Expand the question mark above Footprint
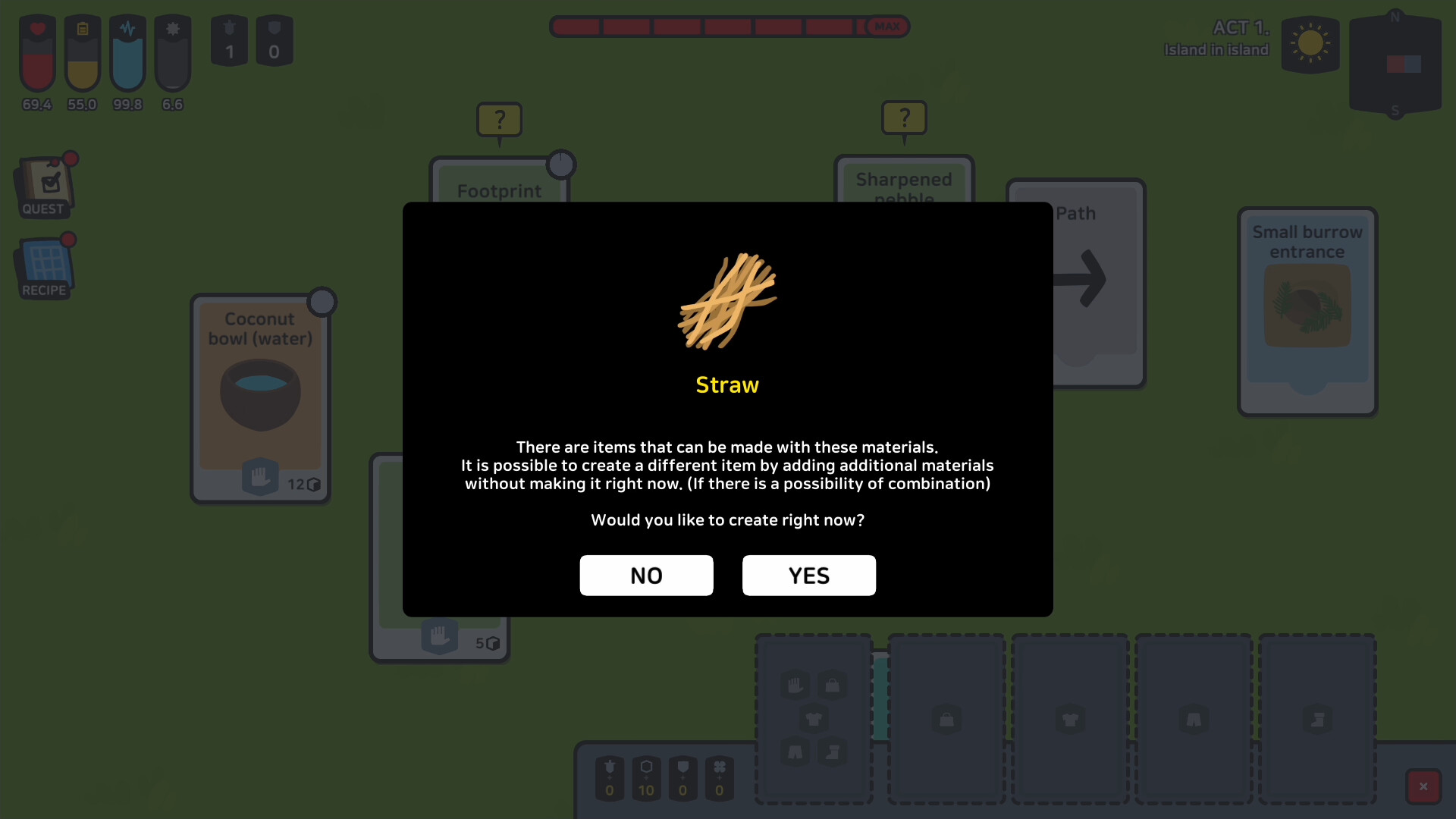Viewport: 1456px width, 819px height. (499, 118)
